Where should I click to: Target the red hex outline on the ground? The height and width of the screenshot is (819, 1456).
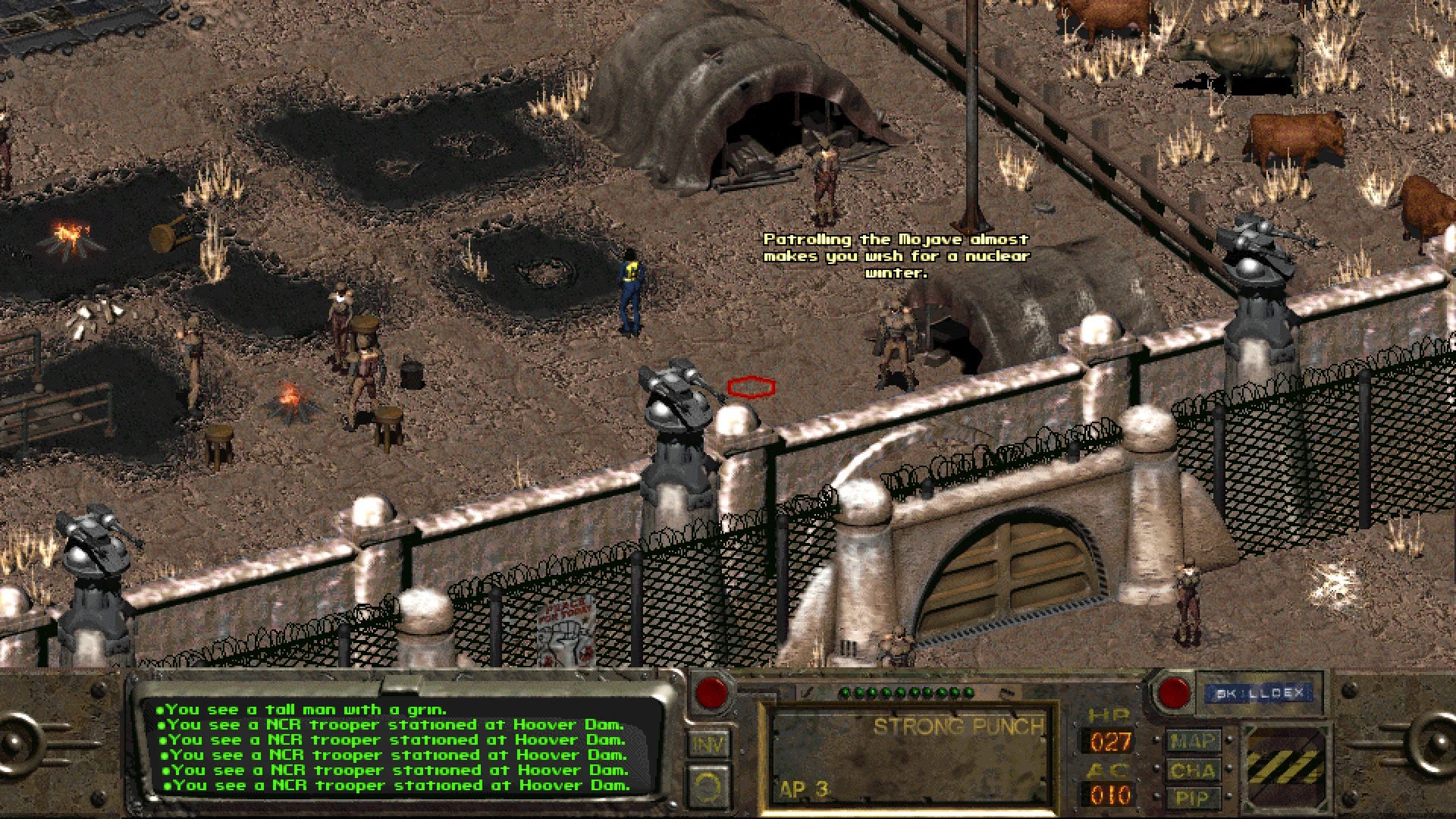752,388
